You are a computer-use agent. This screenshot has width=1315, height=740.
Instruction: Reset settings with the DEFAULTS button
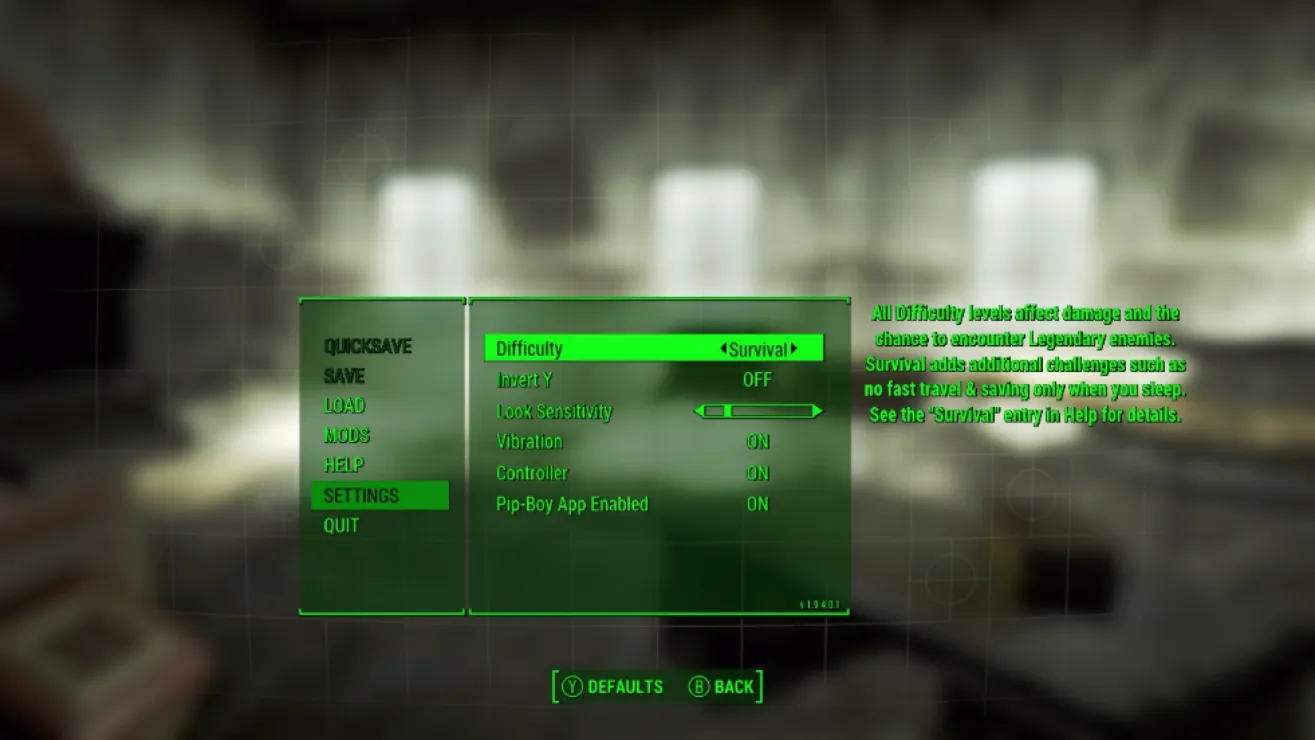(613, 687)
